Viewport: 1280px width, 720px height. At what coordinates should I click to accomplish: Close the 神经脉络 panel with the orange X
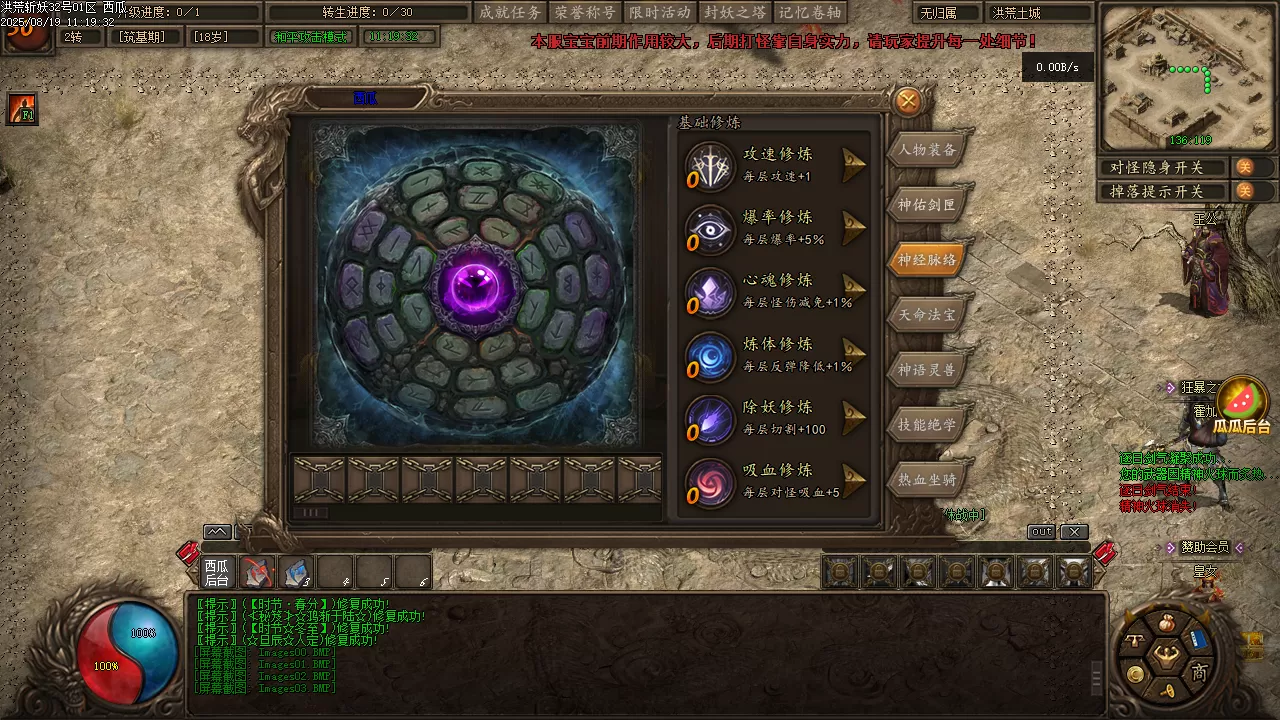(908, 101)
